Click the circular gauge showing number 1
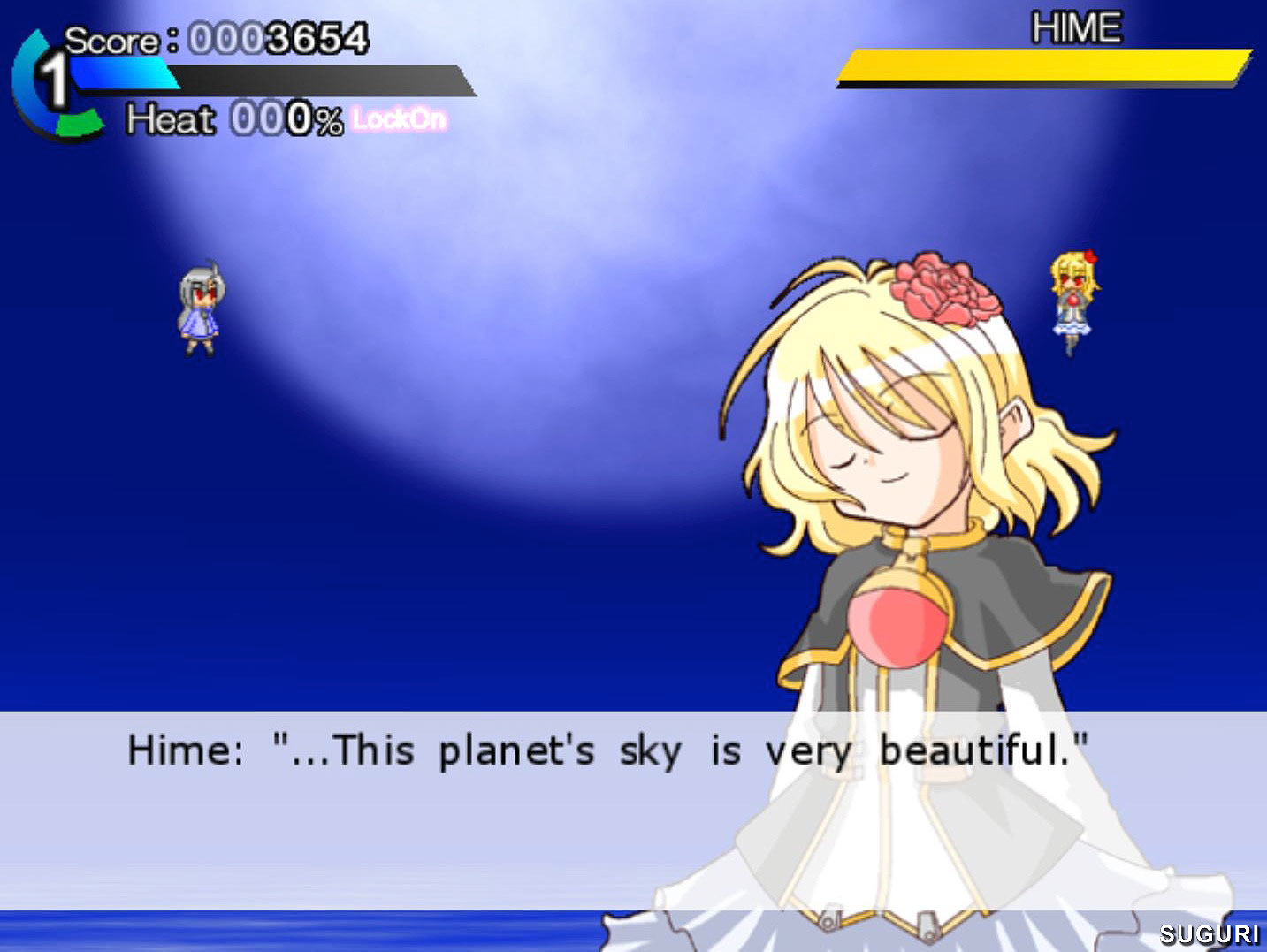 tap(55, 80)
